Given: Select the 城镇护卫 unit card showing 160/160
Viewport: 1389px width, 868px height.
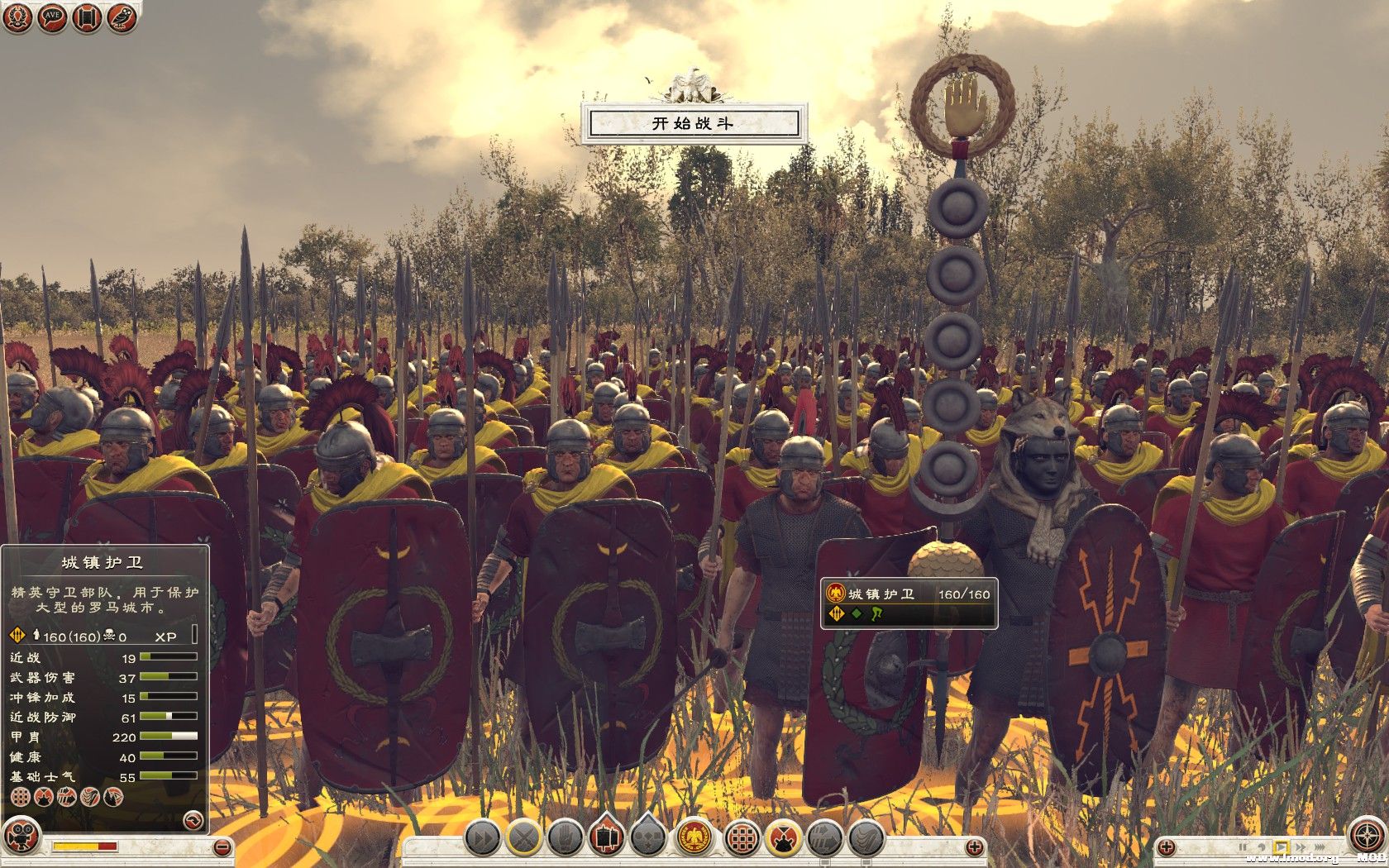Looking at the screenshot, I should 905,603.
